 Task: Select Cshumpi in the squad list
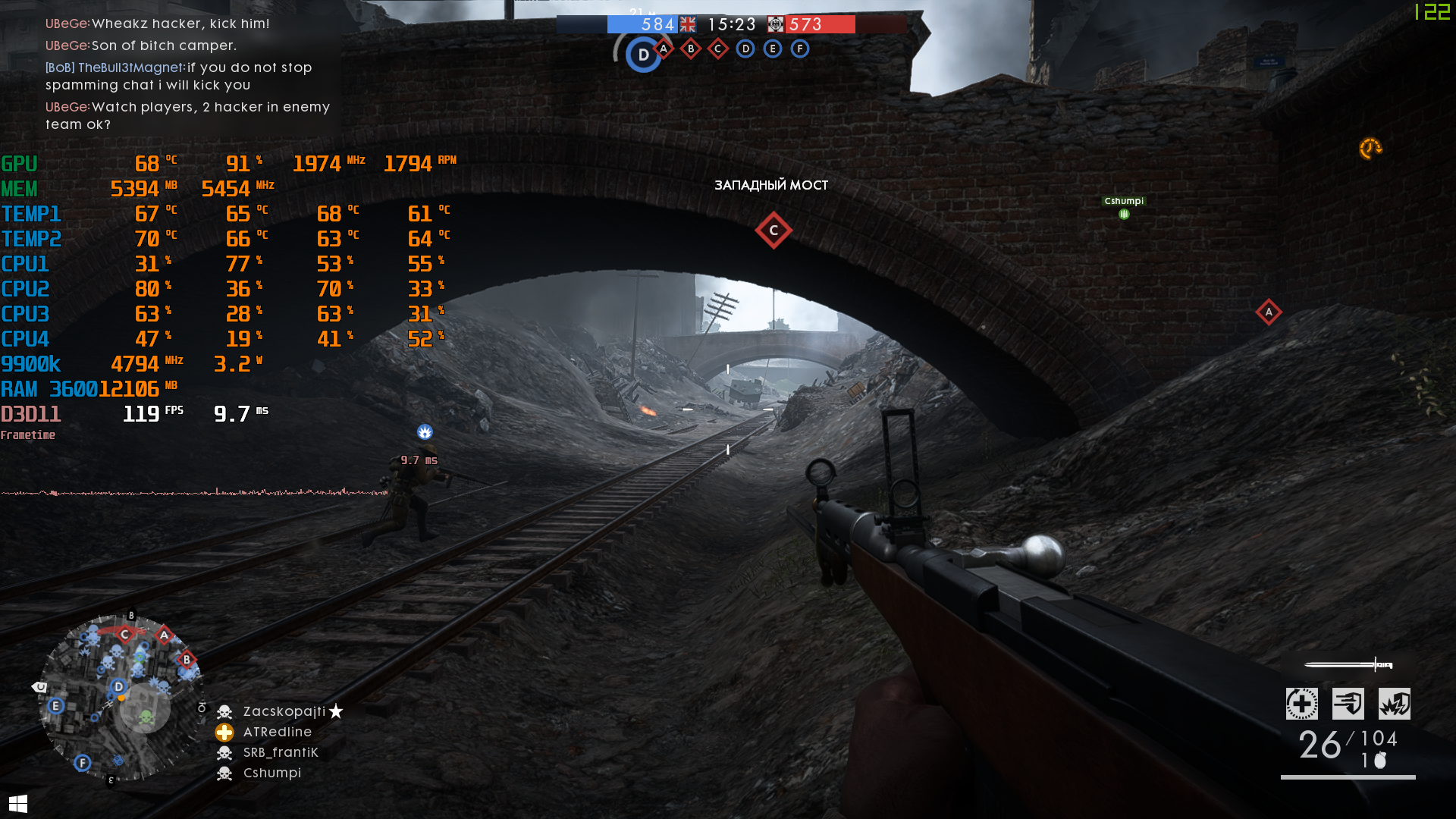click(271, 773)
